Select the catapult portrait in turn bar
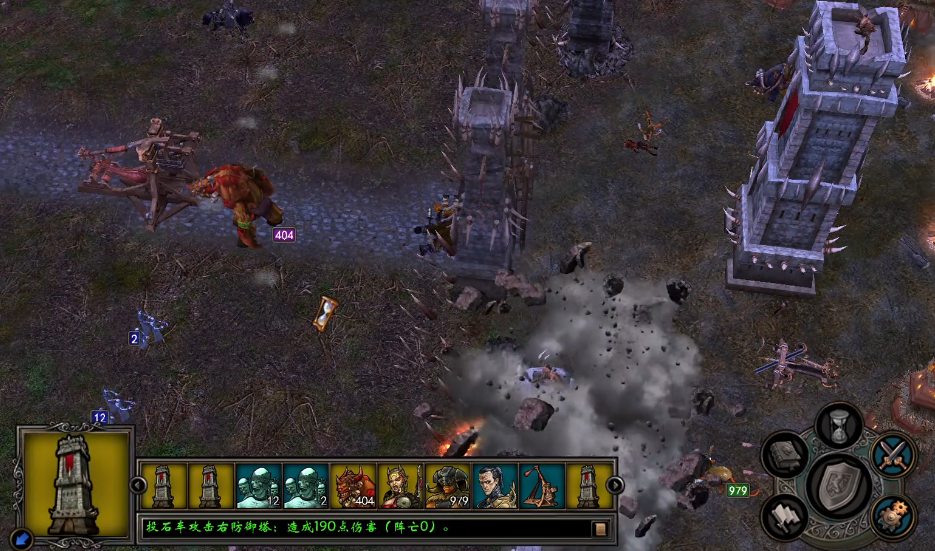Viewport: 935px width, 551px height. [543, 485]
